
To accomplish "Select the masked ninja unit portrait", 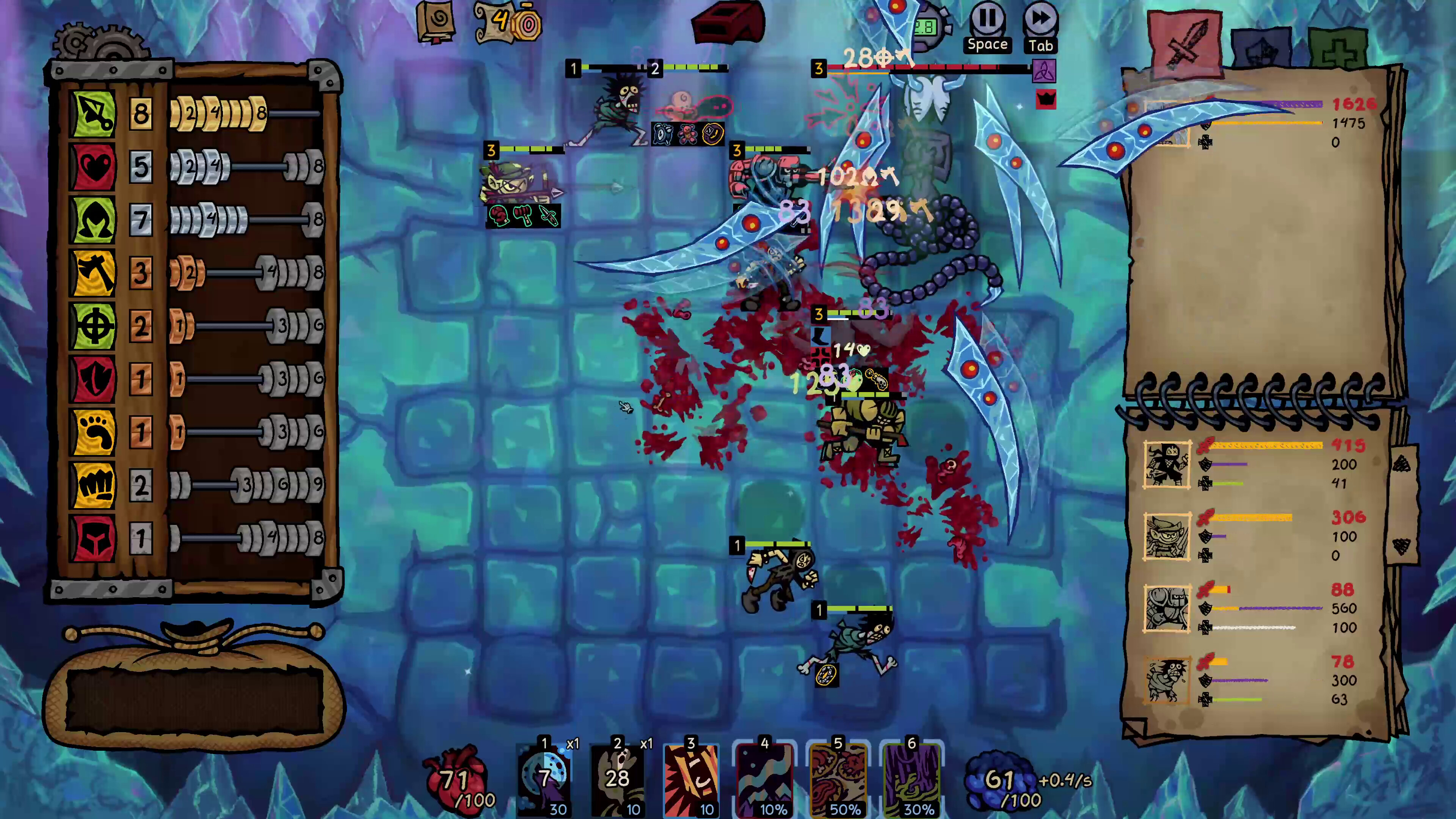I will pos(1167,464).
